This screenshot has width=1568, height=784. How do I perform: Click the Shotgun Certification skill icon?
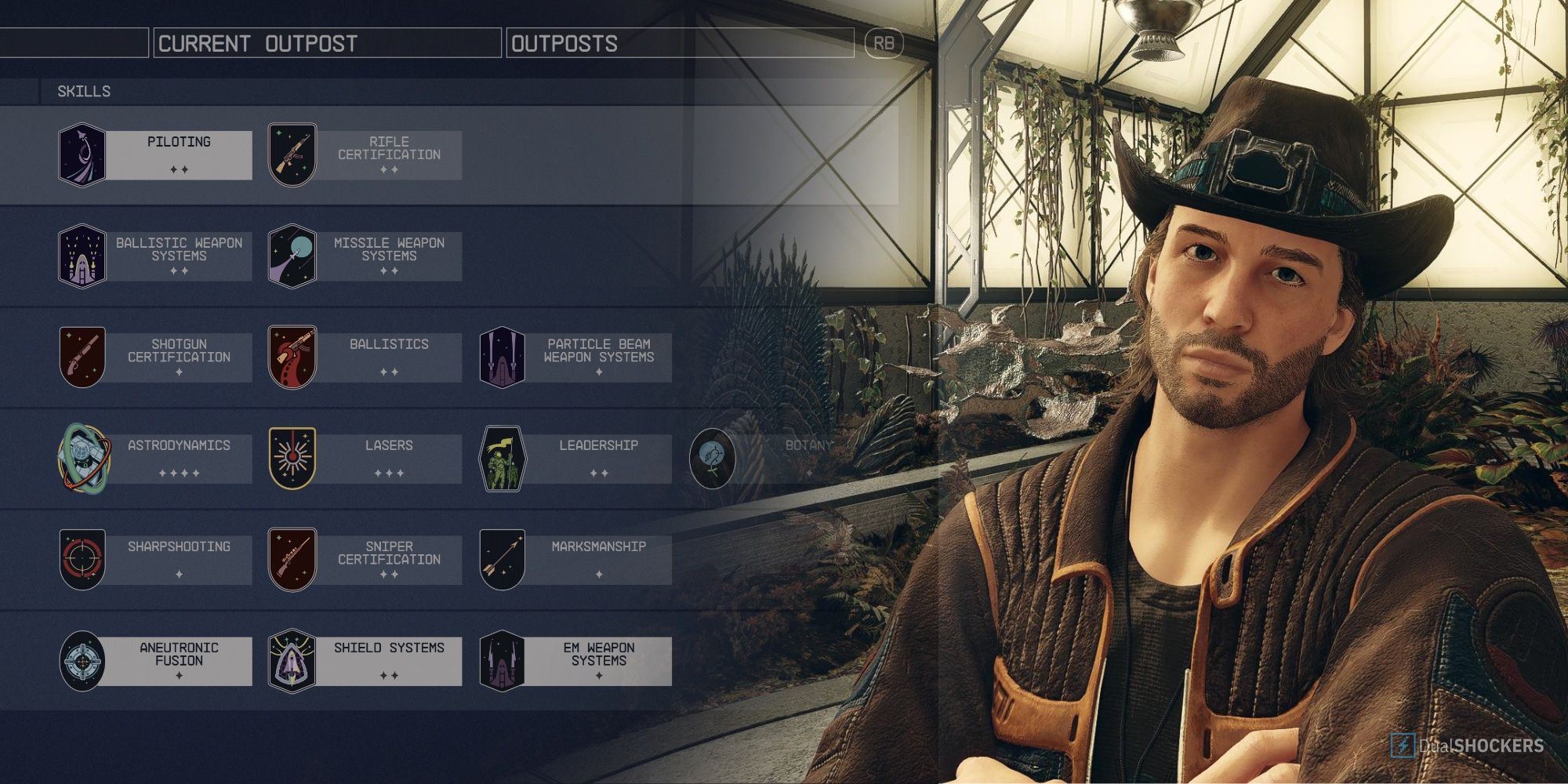tap(82, 355)
